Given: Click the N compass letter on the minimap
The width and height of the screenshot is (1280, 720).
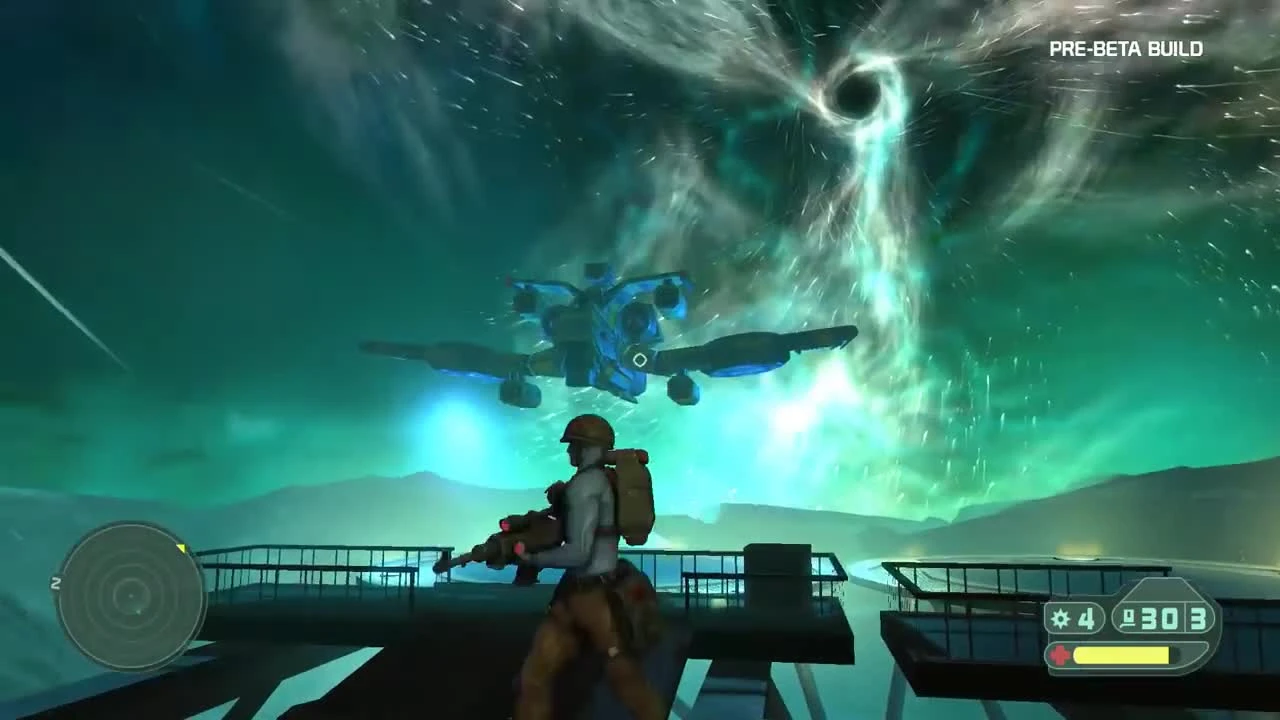Looking at the screenshot, I should (x=55, y=583).
